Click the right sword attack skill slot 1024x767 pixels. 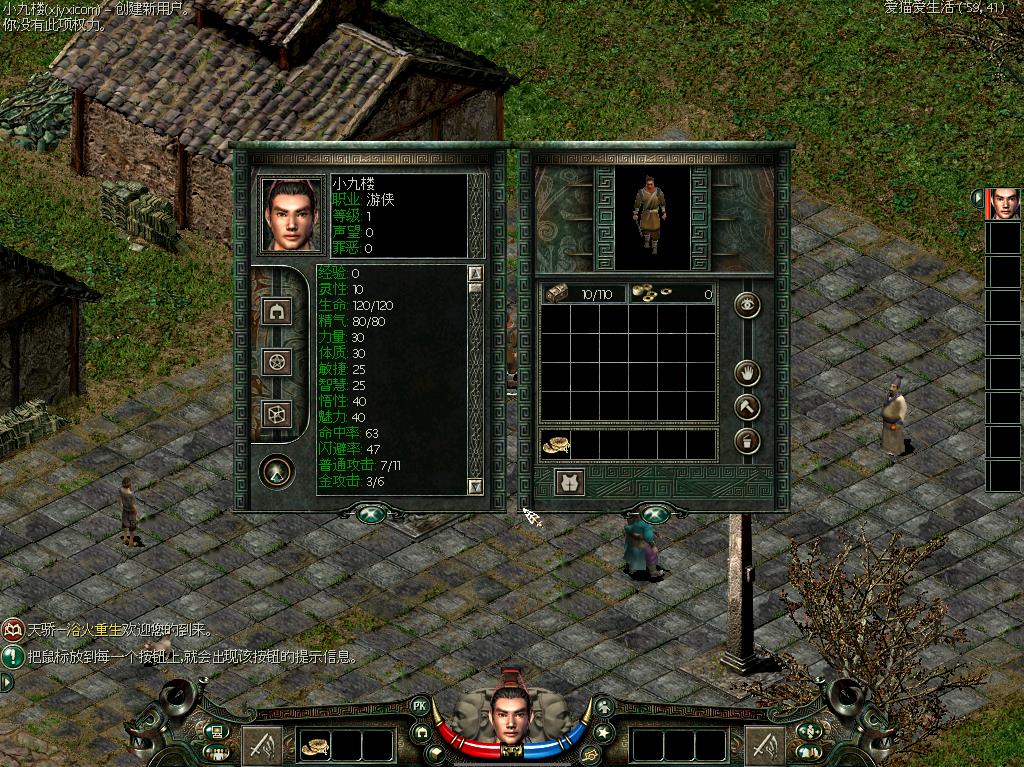[x=765, y=745]
